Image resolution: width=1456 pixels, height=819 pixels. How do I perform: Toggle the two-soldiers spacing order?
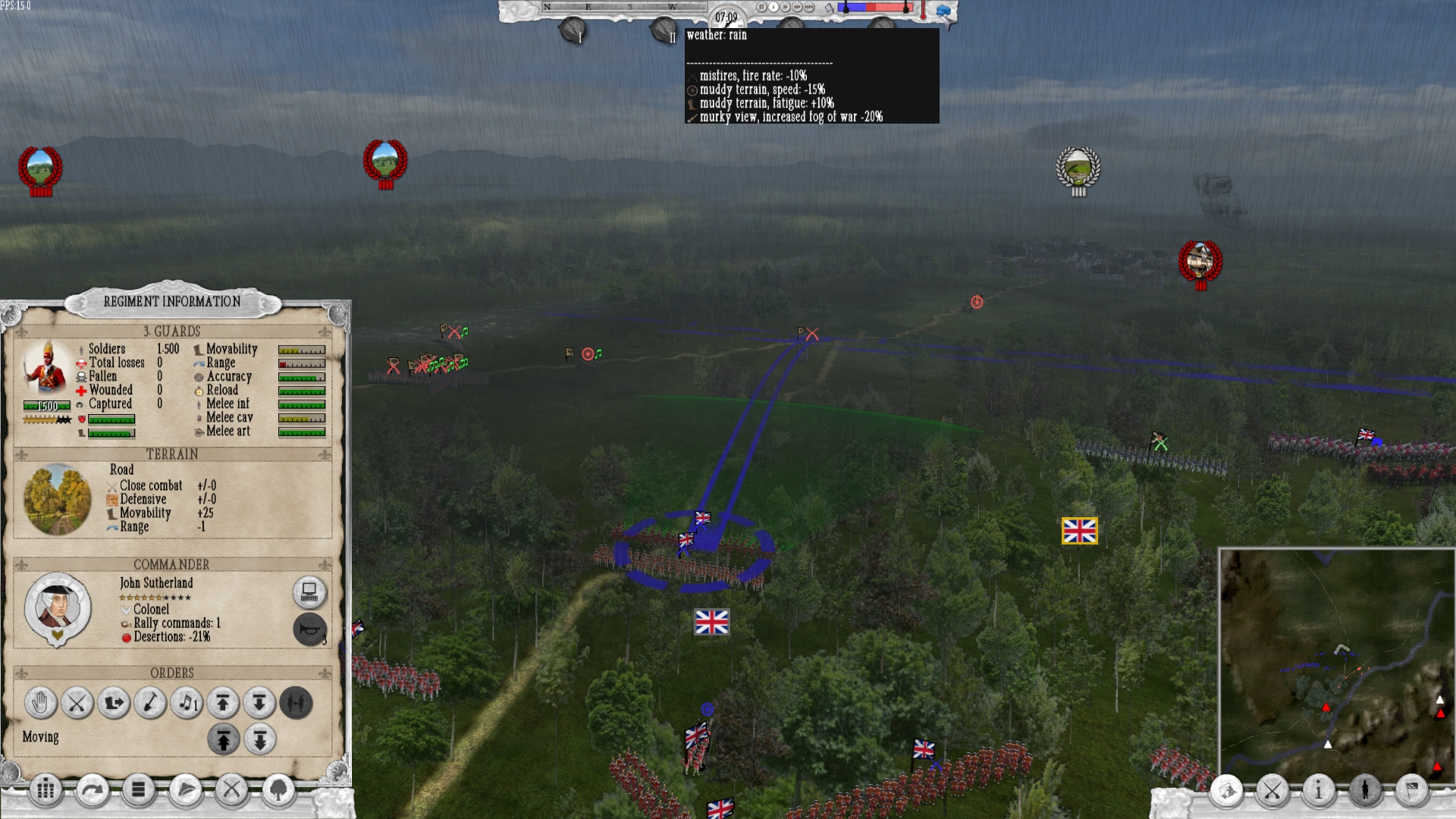tap(296, 704)
